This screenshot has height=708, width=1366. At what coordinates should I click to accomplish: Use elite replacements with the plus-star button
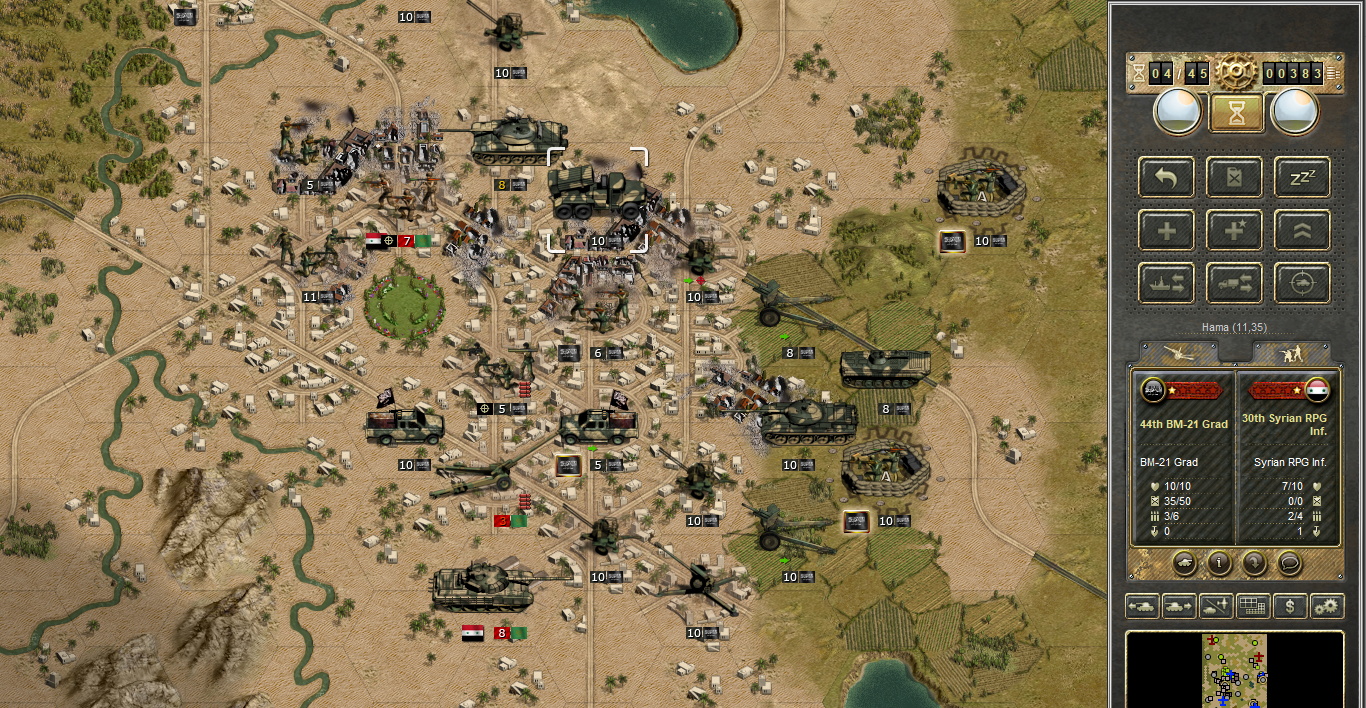tap(1234, 230)
